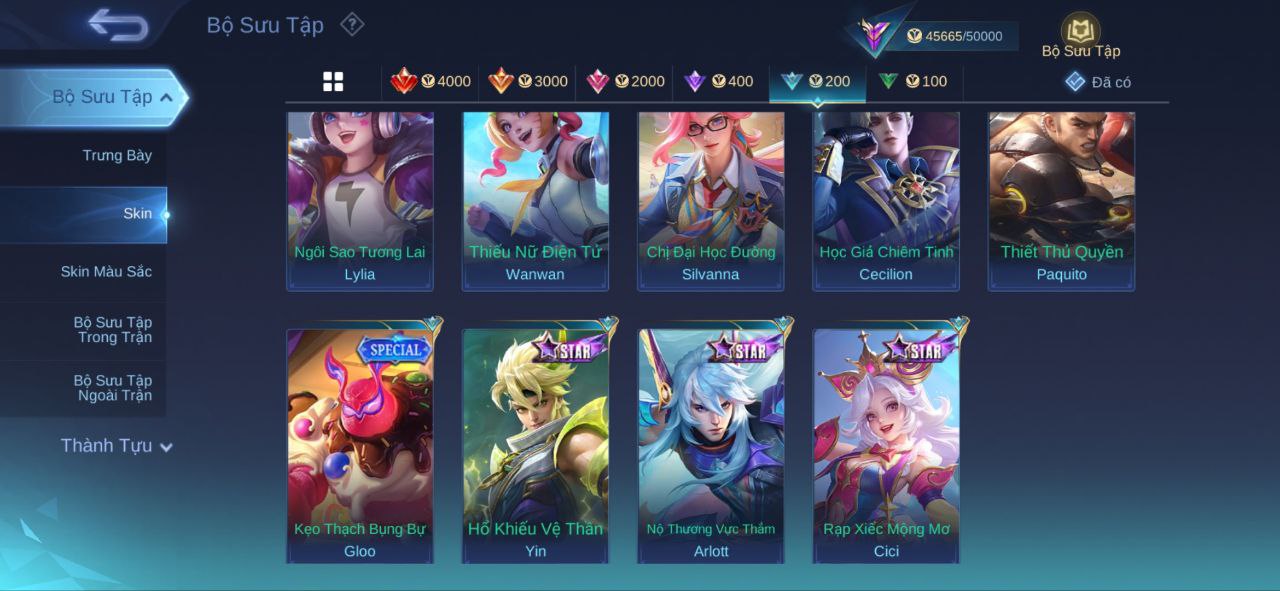Choose Gloo's Kẹo Thạch Bụng Bự skin
Image resolution: width=1280 pixels, height=591 pixels.
click(x=360, y=445)
